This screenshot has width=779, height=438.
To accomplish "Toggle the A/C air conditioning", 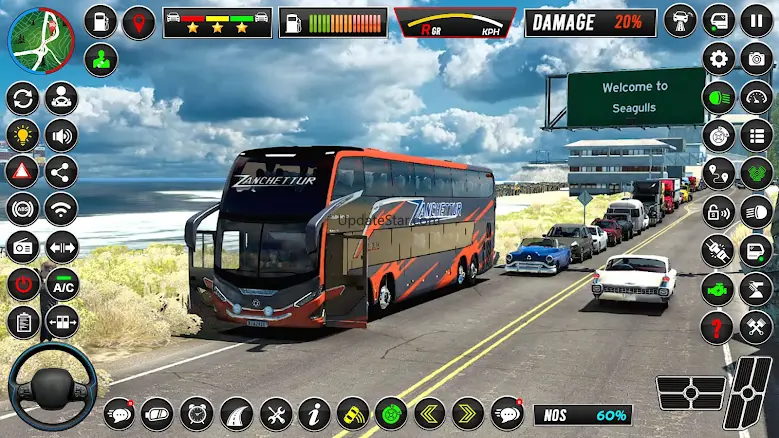I will pyautogui.click(x=62, y=284).
